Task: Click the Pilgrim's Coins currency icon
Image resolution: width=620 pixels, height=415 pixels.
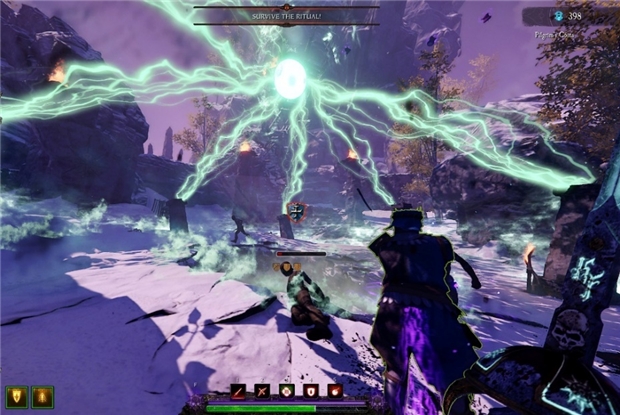Action: 558,16
